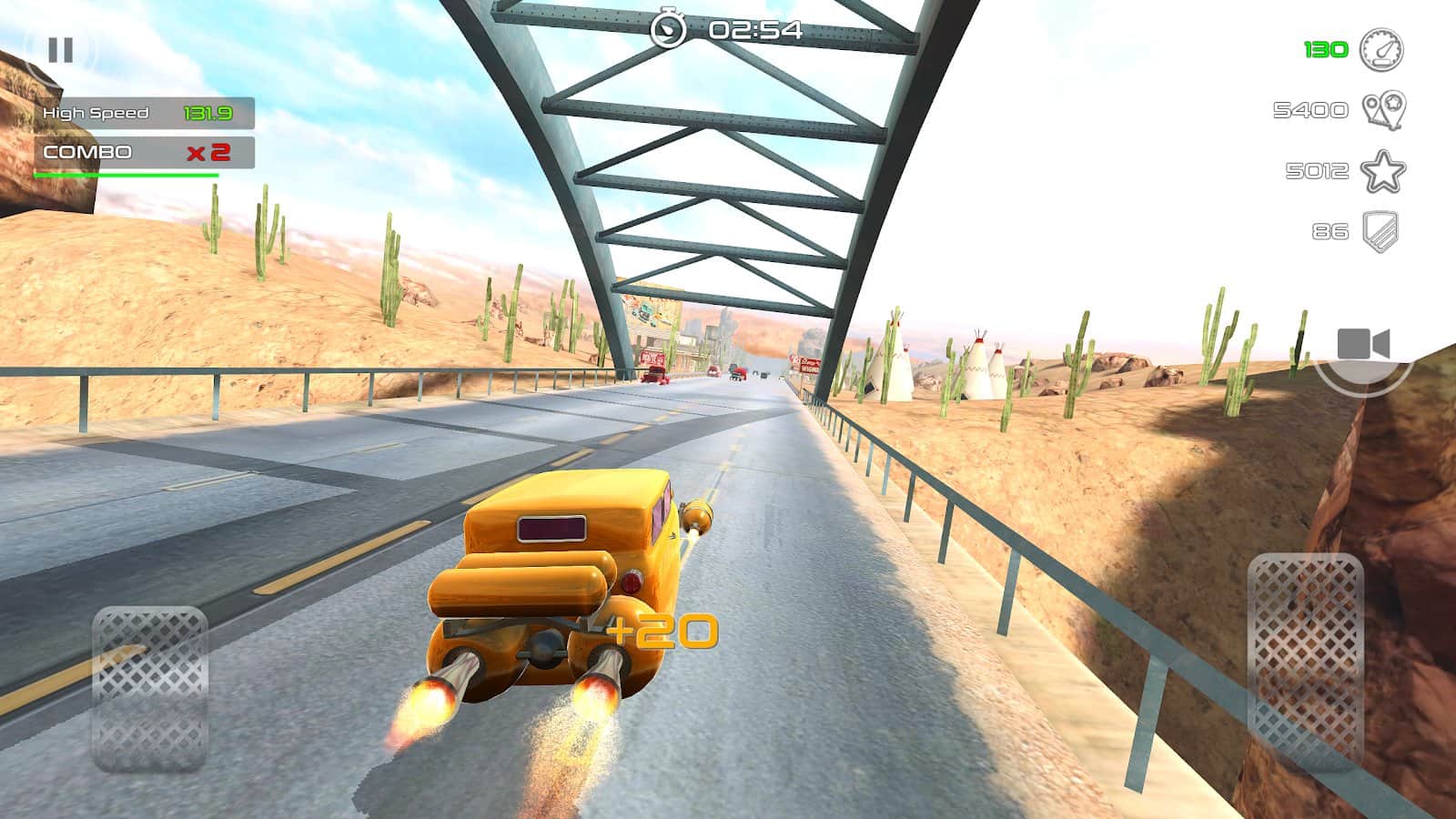Tap the left brake pedal
Screen dimensions: 1456x819
point(150,689)
